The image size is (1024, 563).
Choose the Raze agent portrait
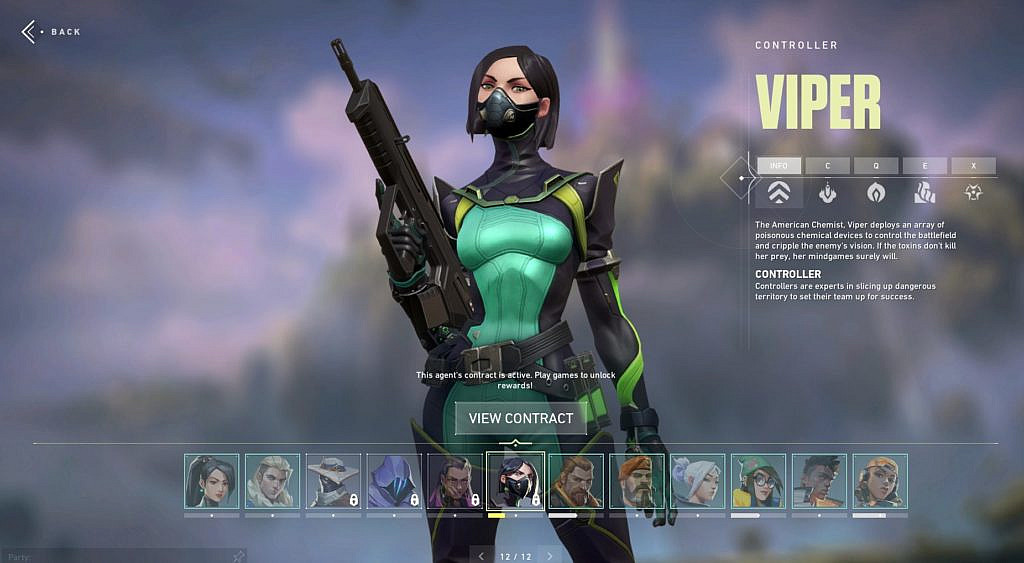click(880, 481)
